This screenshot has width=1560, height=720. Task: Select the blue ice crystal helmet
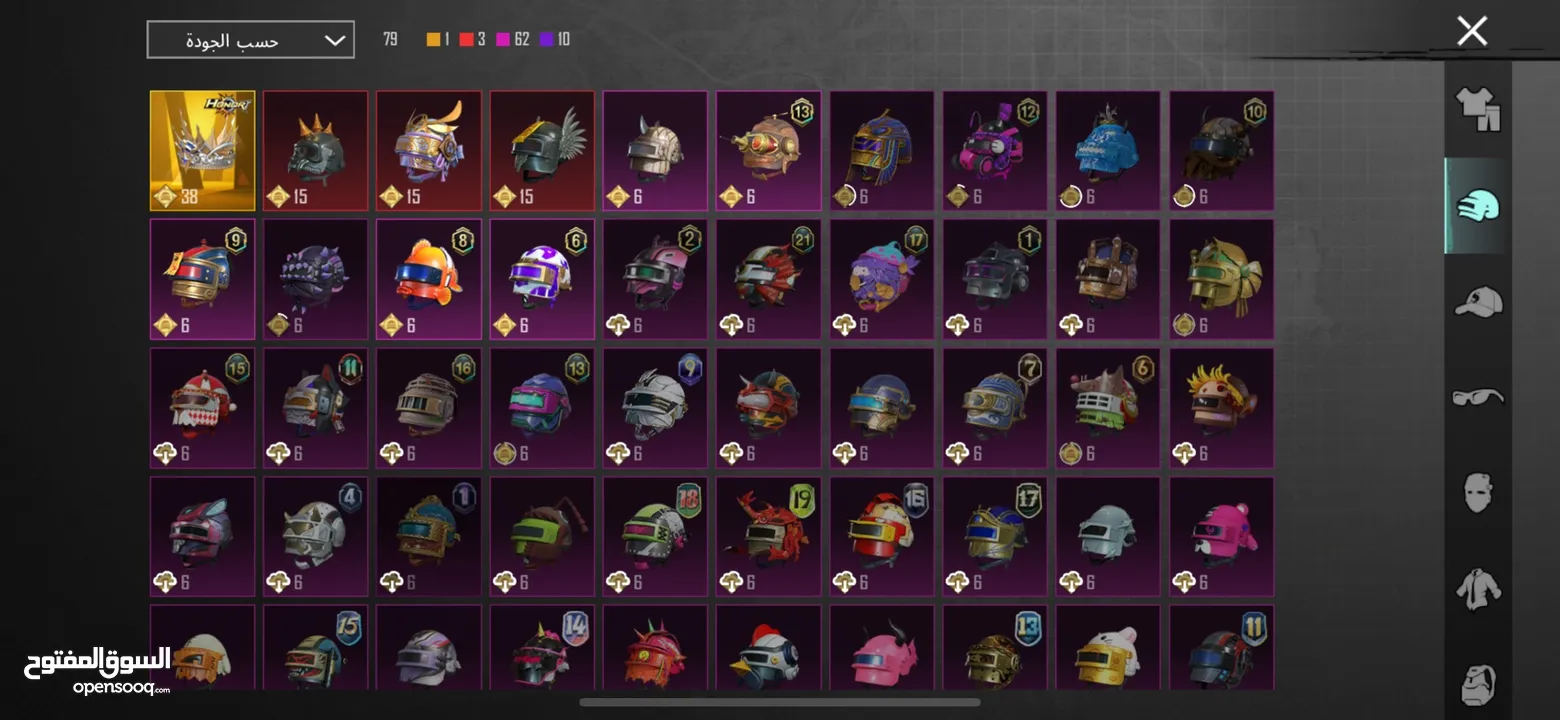1108,151
